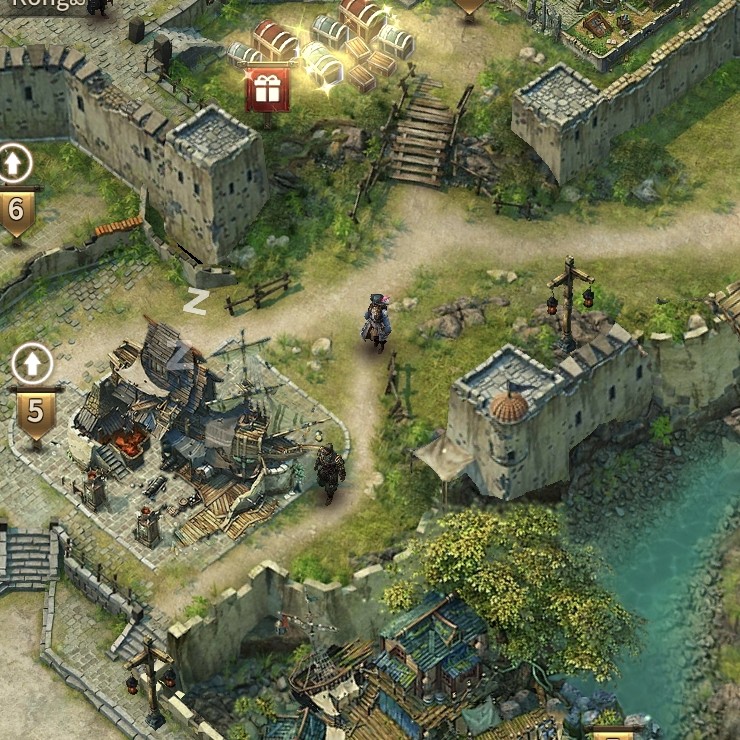This screenshot has height=740, width=740.
Task: Select the level 5 building badge
Action: pyautogui.click(x=36, y=411)
